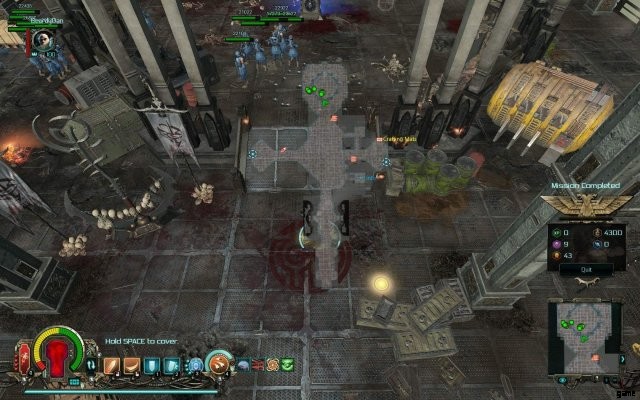Activate the round orange ability with ring
Image resolution: width=640 pixels, height=400 pixels.
(x=220, y=364)
